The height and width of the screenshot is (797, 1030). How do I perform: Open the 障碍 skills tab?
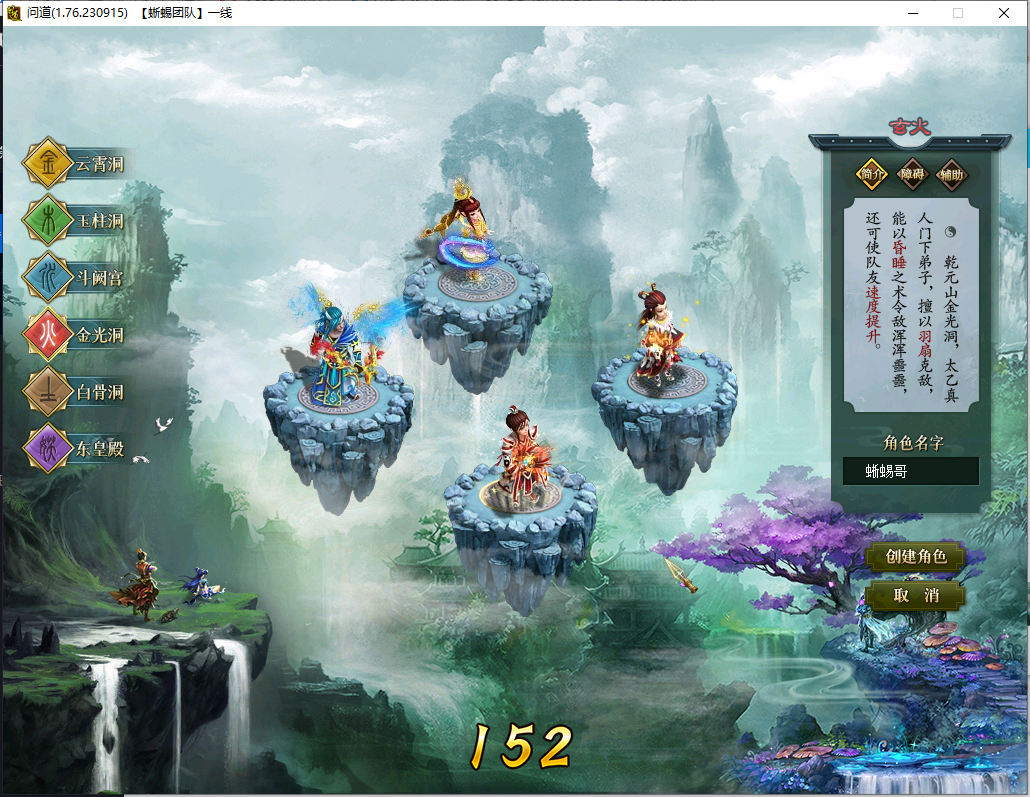(x=912, y=174)
